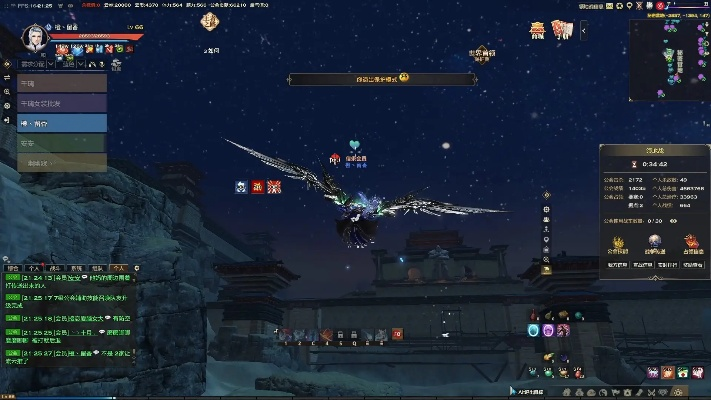Viewport: 711px width, 400px height.
Task: Activate the skill in hotbar slot 1
Action: (285, 334)
